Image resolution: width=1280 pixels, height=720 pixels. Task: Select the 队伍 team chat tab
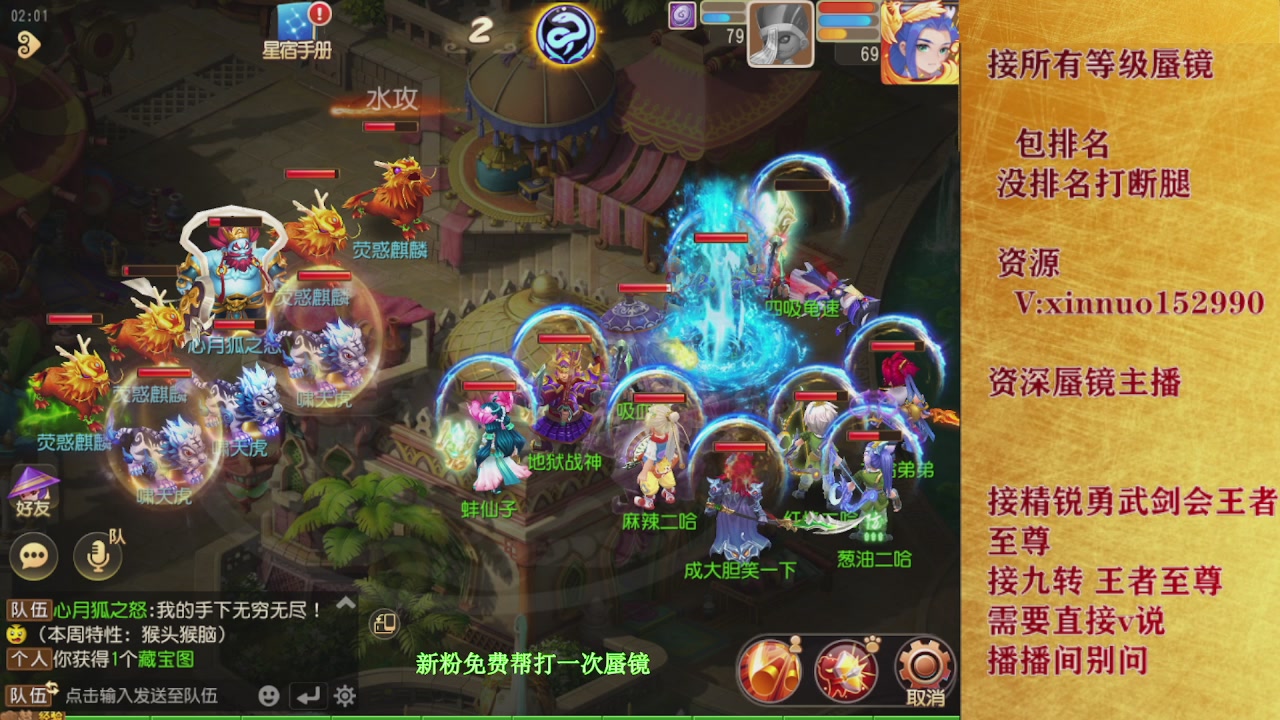(27, 608)
